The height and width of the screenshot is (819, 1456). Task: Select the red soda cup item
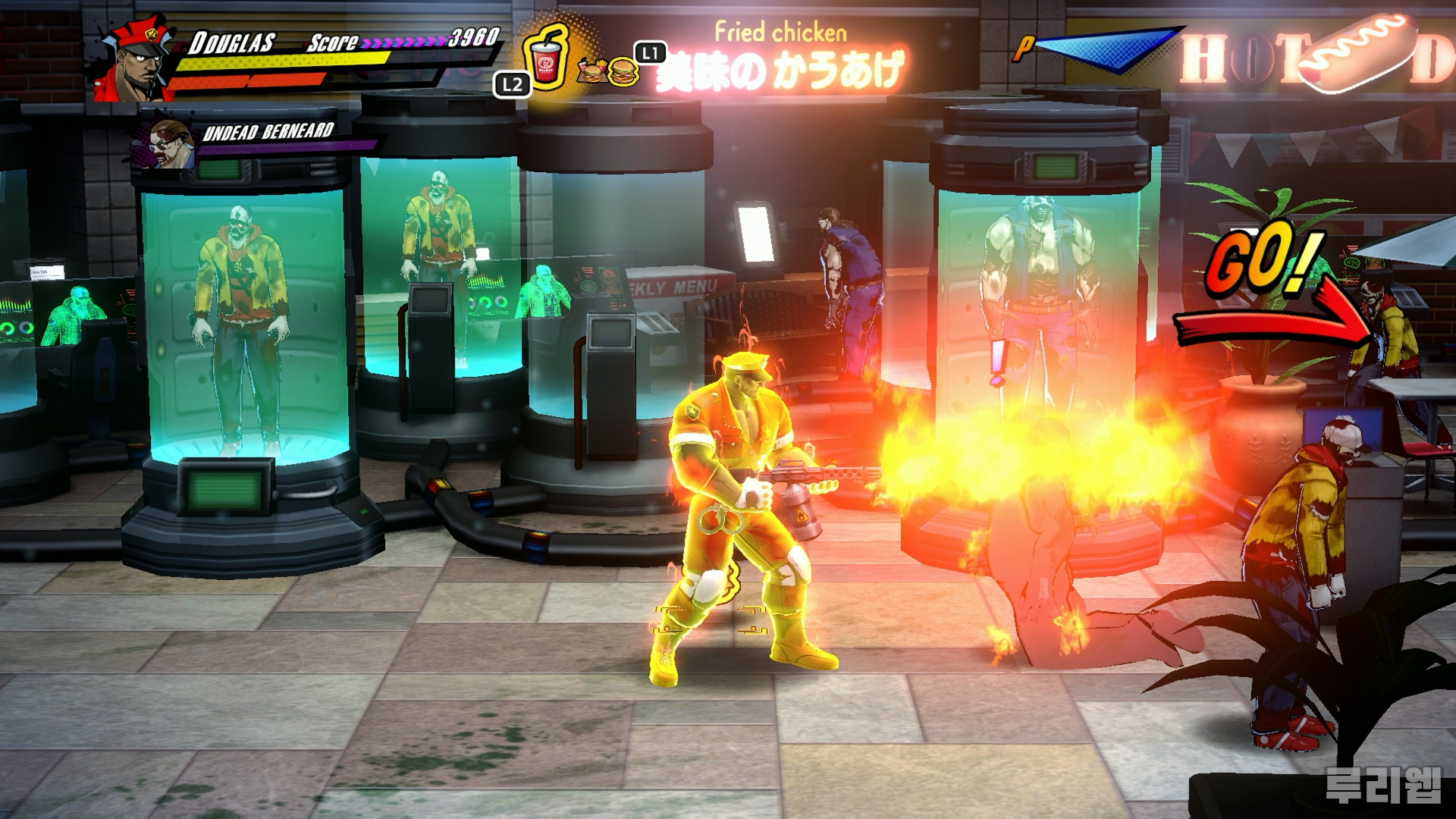pyautogui.click(x=544, y=57)
